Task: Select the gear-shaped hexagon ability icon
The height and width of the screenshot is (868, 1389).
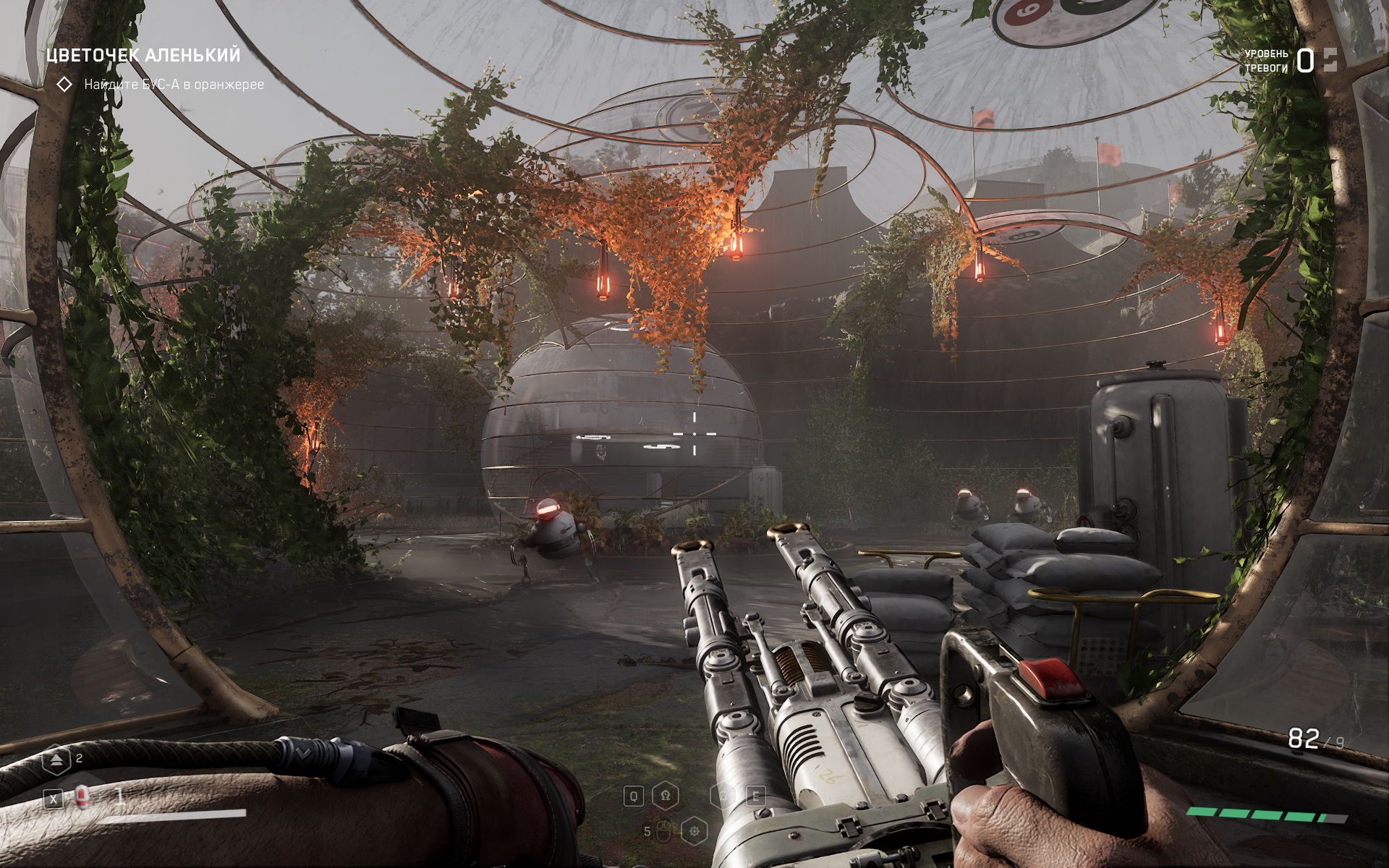Action: coord(694,831)
